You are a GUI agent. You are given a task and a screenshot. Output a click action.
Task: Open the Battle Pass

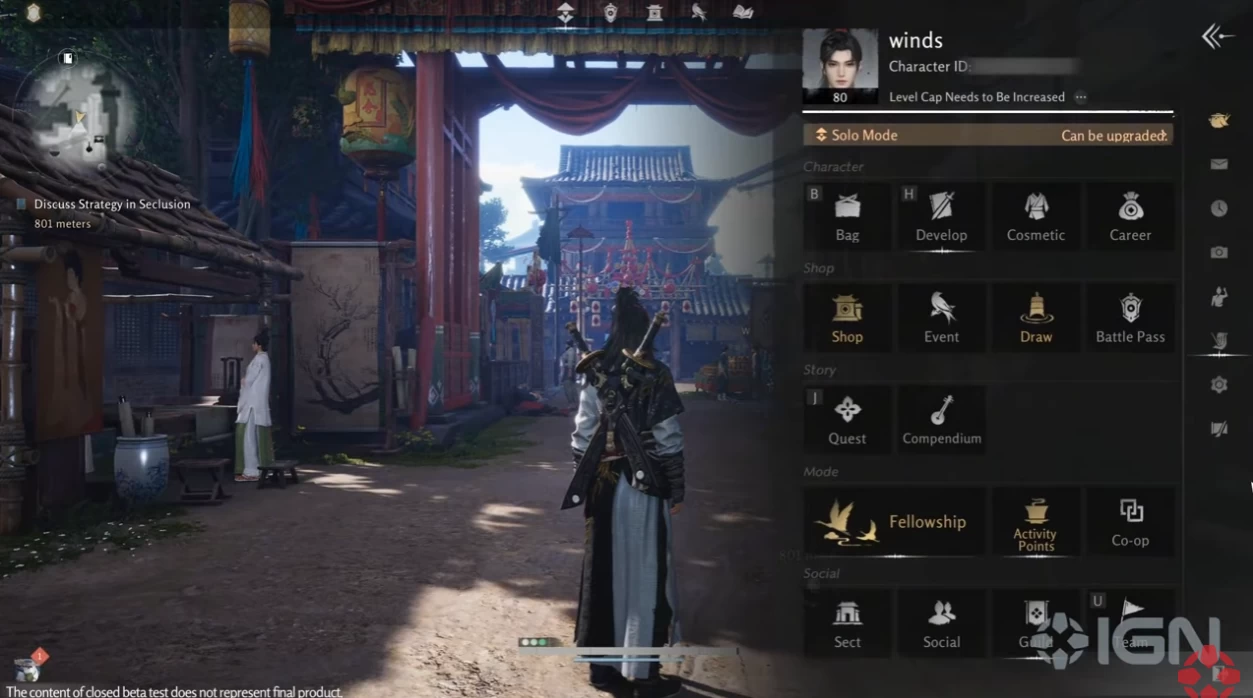[x=1130, y=318]
